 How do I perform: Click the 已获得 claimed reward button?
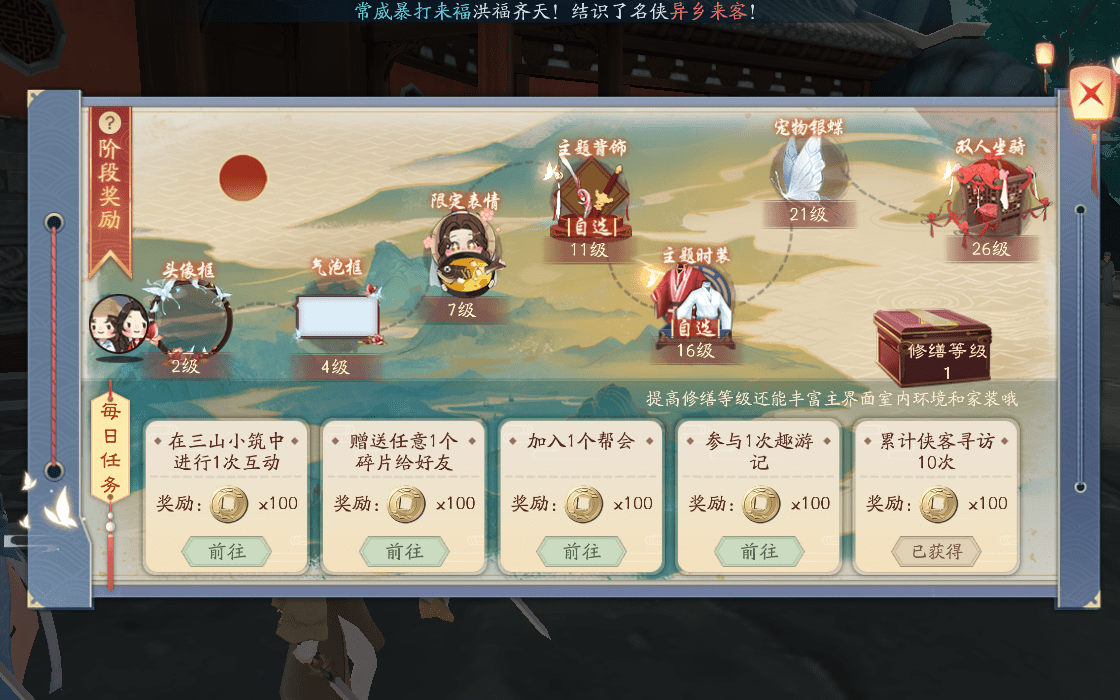click(x=936, y=551)
